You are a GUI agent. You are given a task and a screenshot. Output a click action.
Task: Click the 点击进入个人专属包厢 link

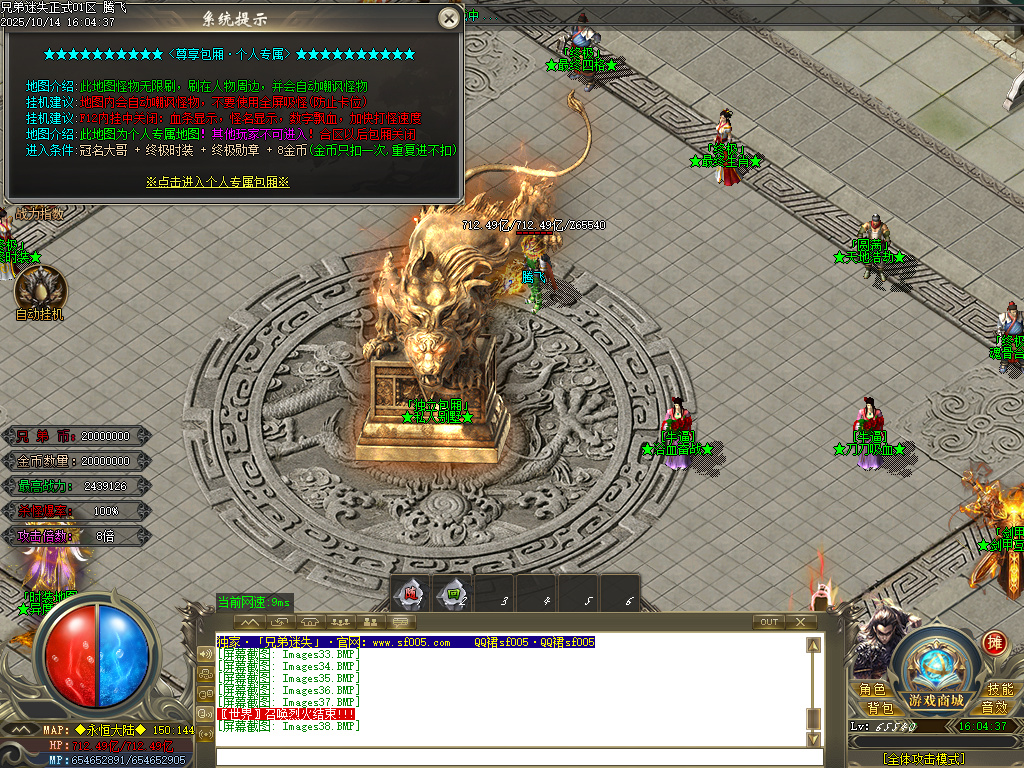coord(217,182)
